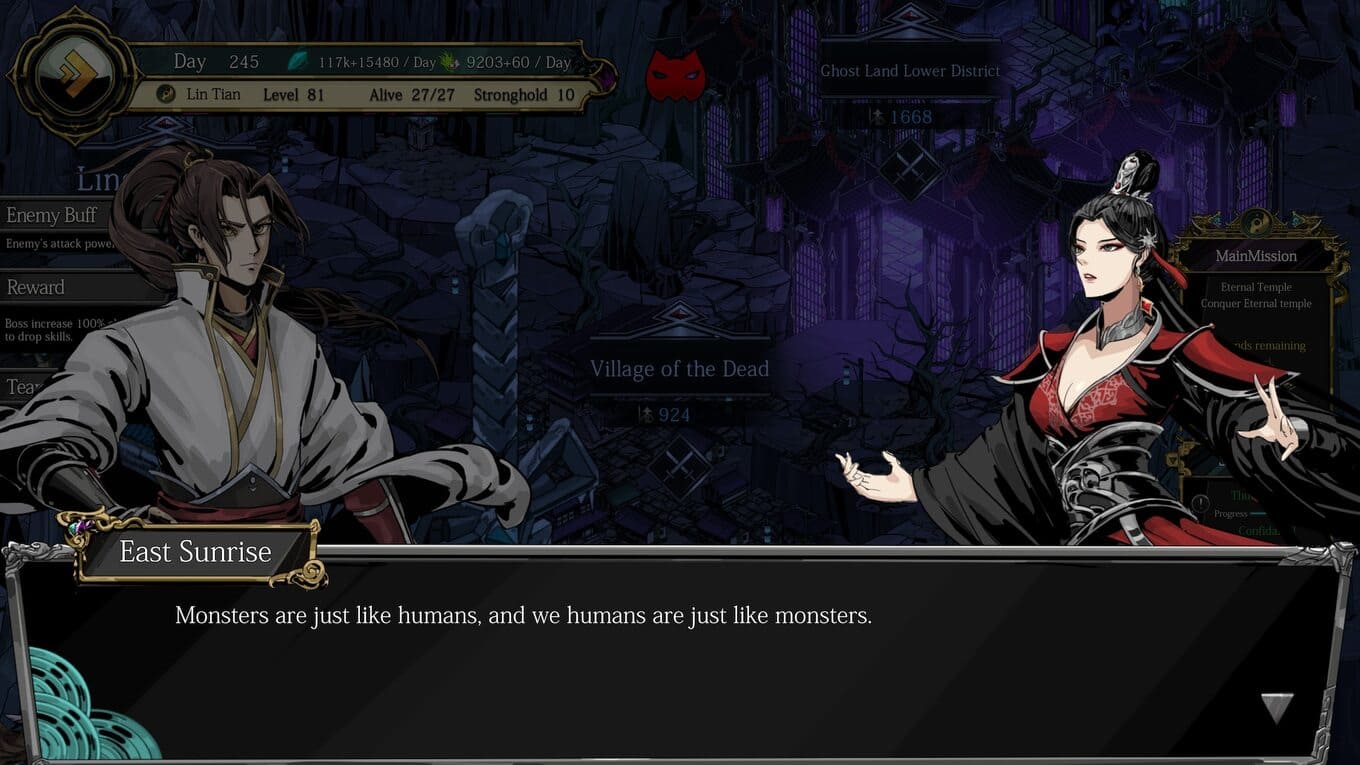The image size is (1360, 765).
Task: Click the crossed swords under Ghost Land Lower District
Action: pos(910,169)
